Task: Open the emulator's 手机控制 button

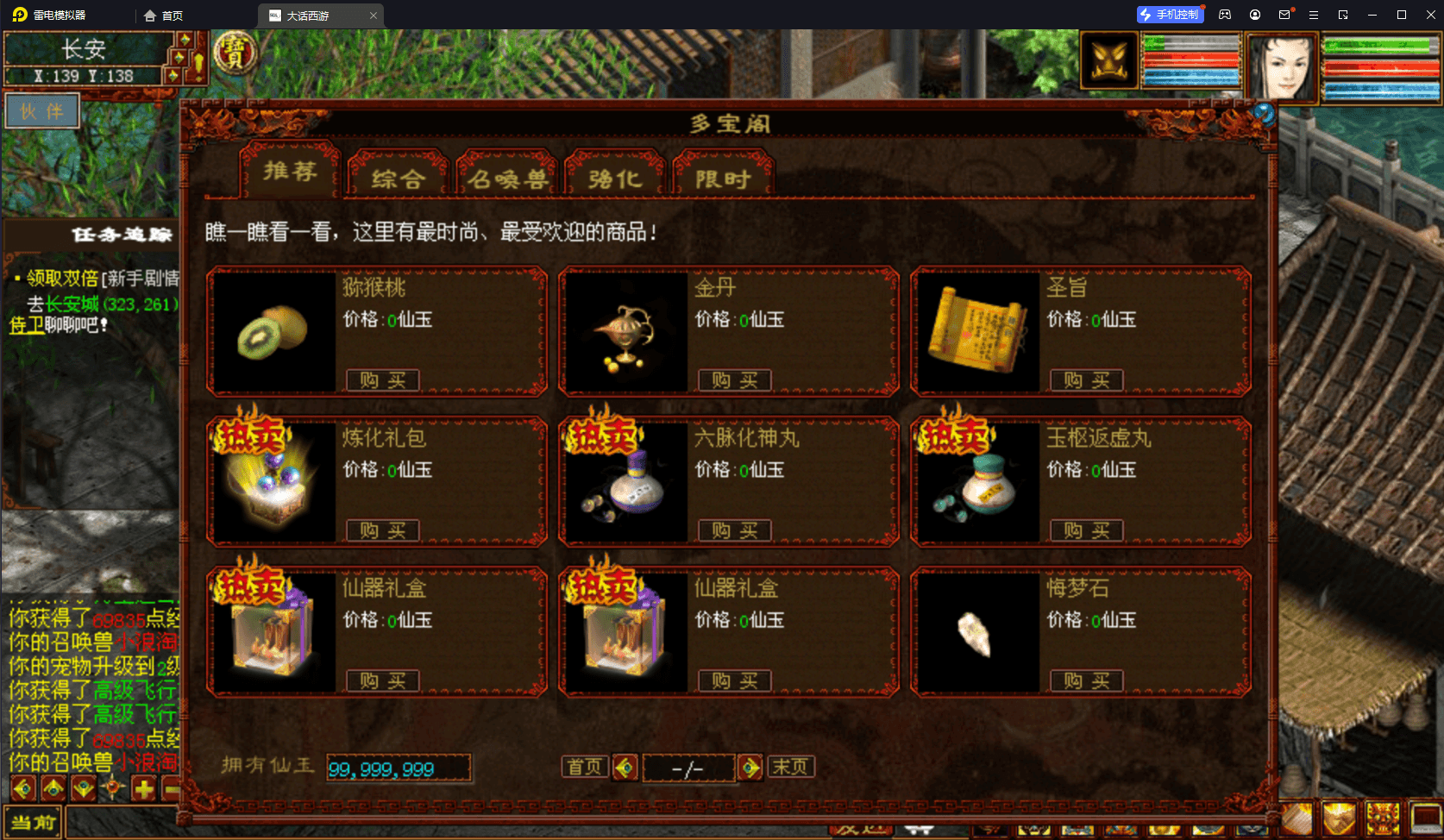Action: click(x=1170, y=15)
